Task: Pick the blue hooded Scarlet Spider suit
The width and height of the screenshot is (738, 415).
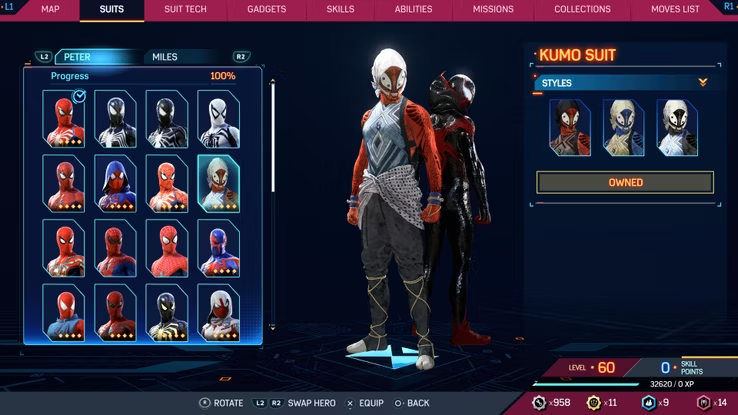Action: [x=115, y=183]
